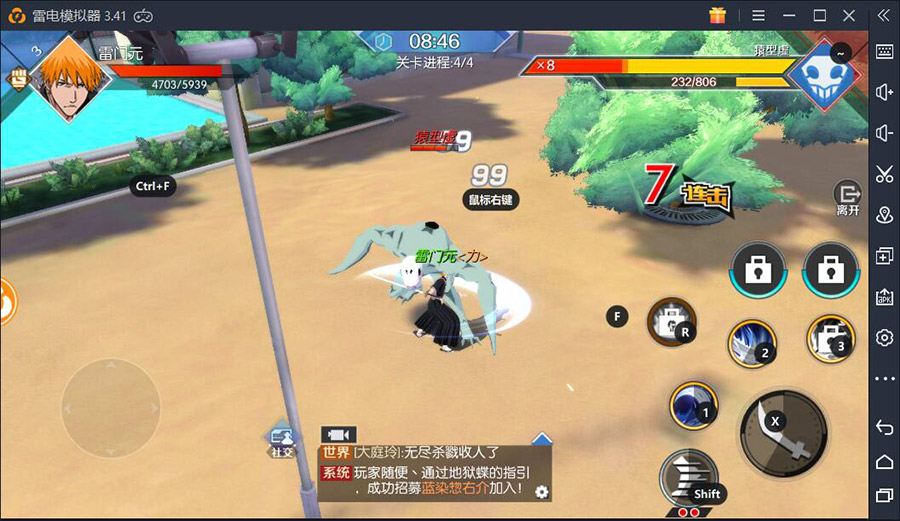The width and height of the screenshot is (900, 521).
Task: Click the locked skill labeled 3
Action: pyautogui.click(x=828, y=337)
